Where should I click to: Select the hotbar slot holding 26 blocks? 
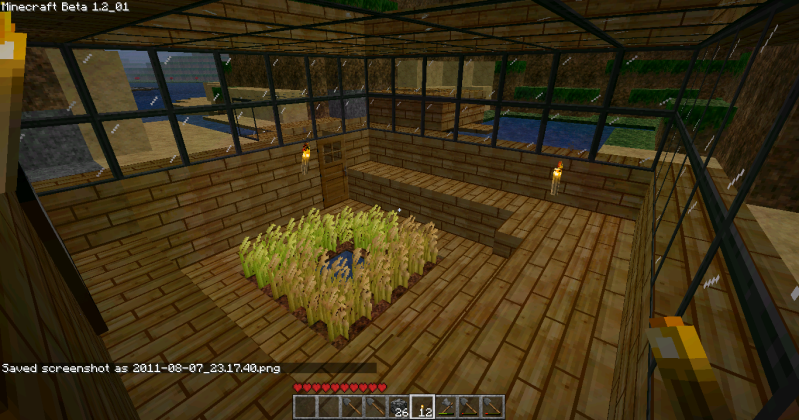pyautogui.click(x=398, y=407)
